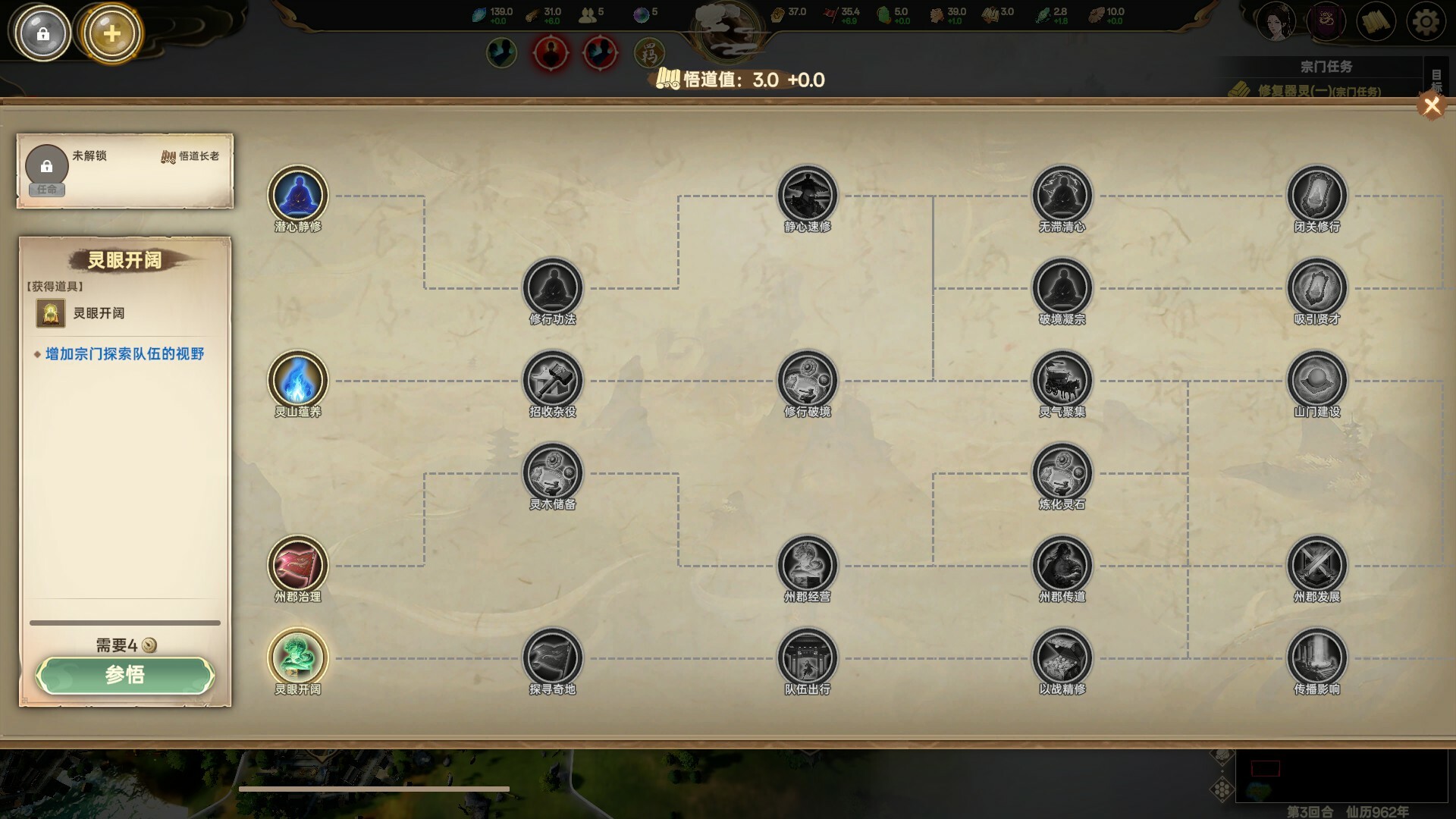Pick the 灵气聚集 cart node
Viewport: 1456px width, 819px height.
tap(1062, 381)
